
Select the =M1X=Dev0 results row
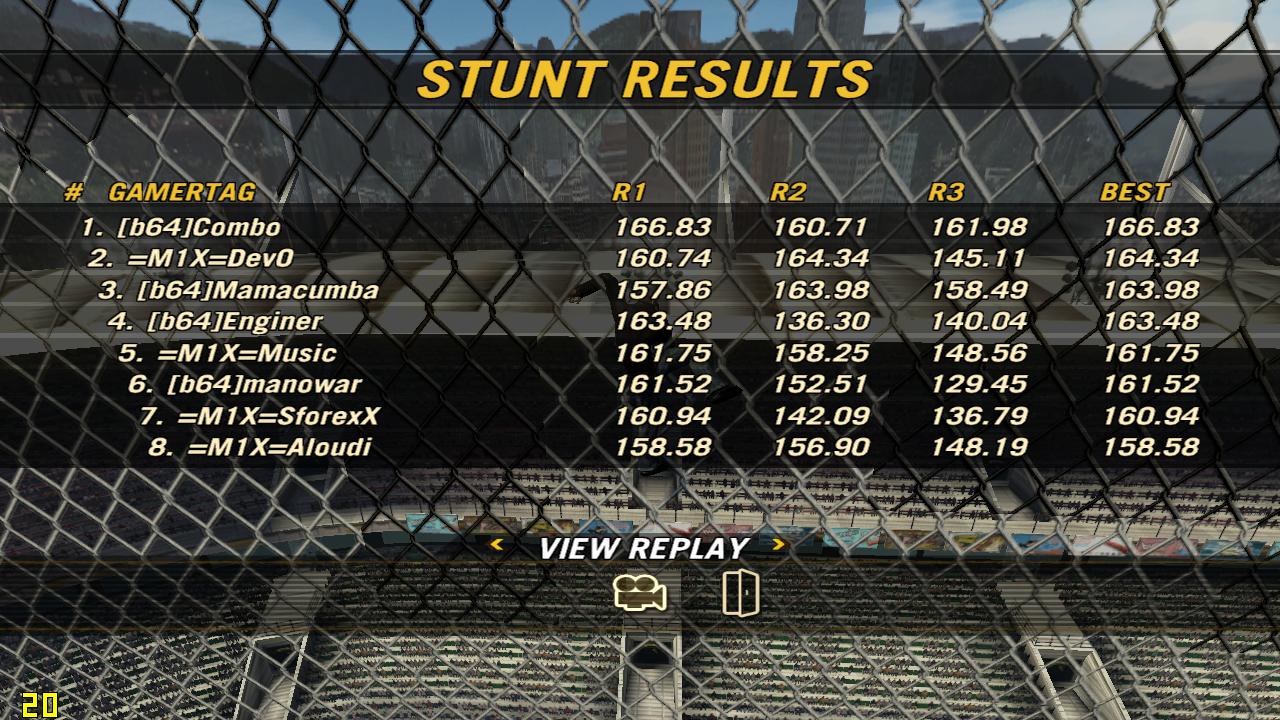[x=211, y=259]
